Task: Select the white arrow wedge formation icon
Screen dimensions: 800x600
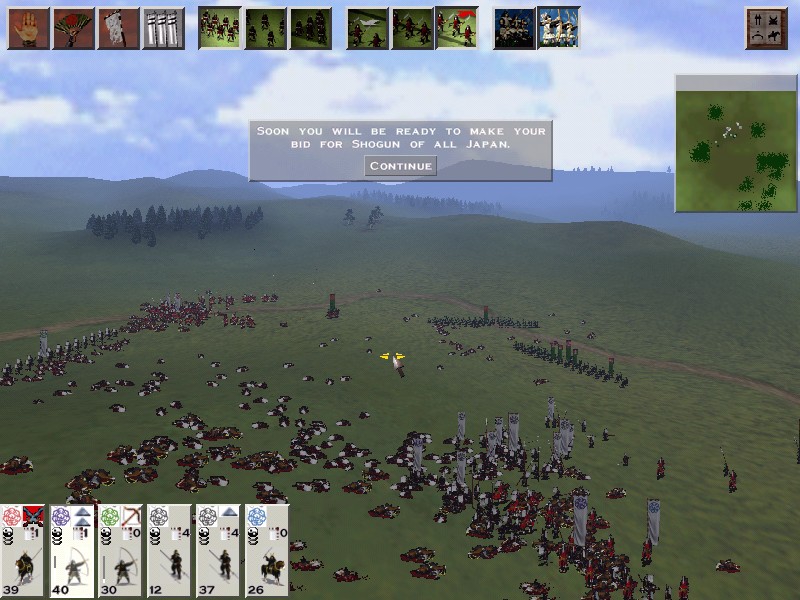Action: coord(367,28)
